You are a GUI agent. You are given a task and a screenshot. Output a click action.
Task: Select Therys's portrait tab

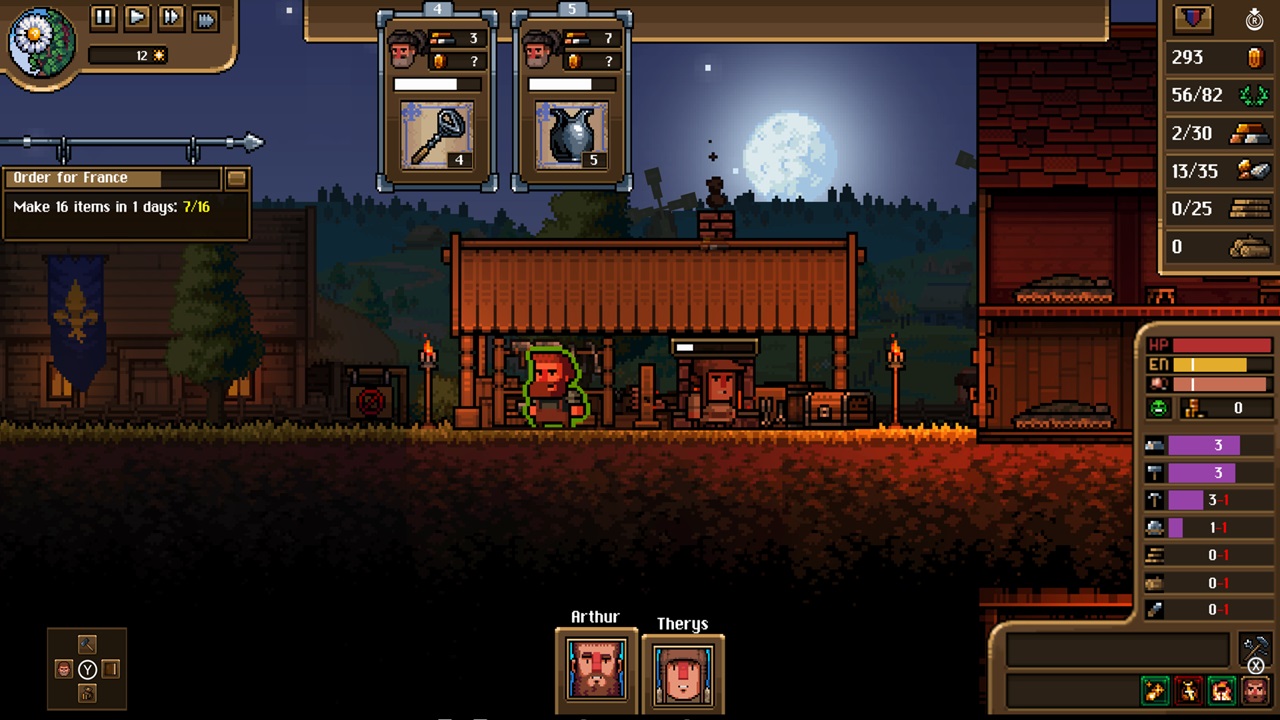[x=682, y=675]
